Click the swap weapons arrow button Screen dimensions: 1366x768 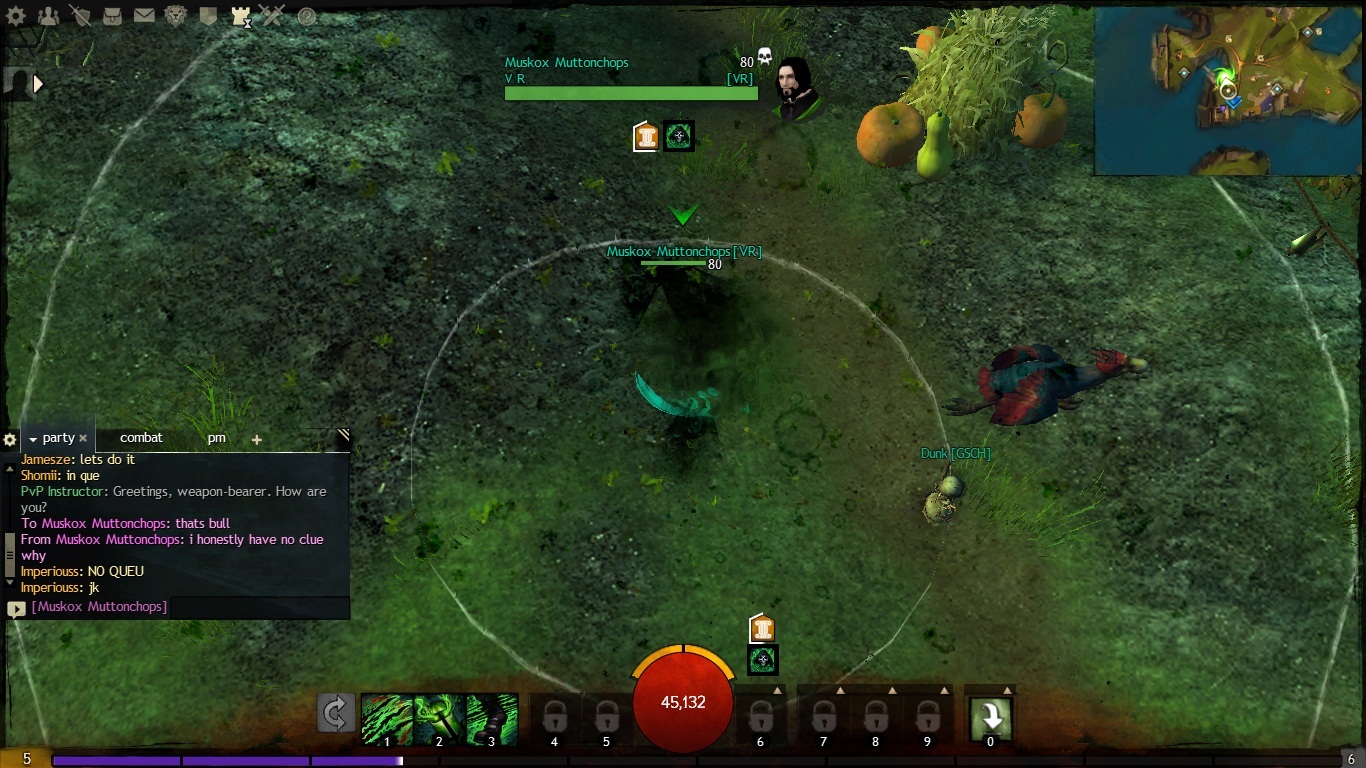click(x=336, y=714)
